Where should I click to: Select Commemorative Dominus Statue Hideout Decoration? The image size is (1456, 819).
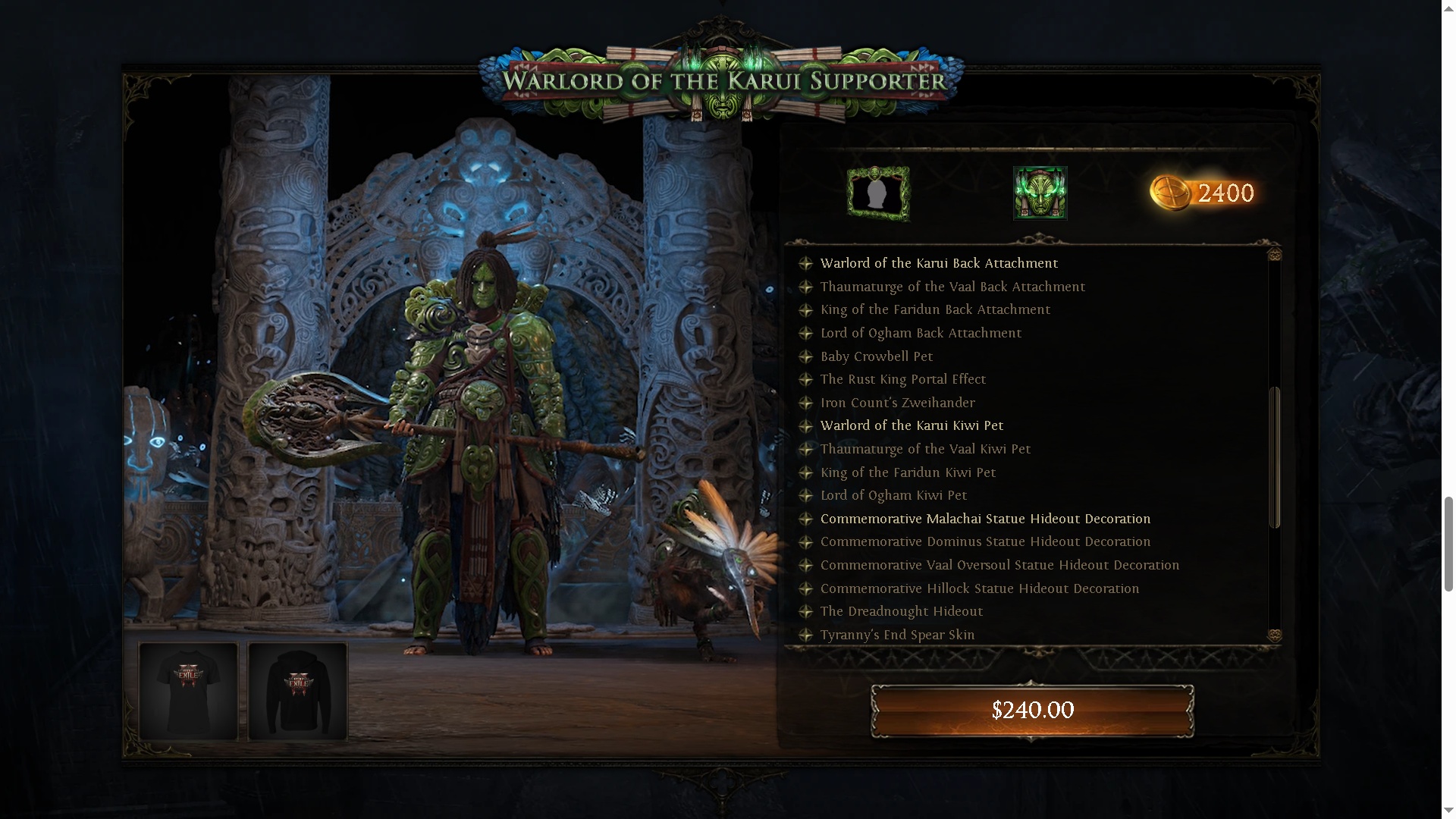coord(985,541)
